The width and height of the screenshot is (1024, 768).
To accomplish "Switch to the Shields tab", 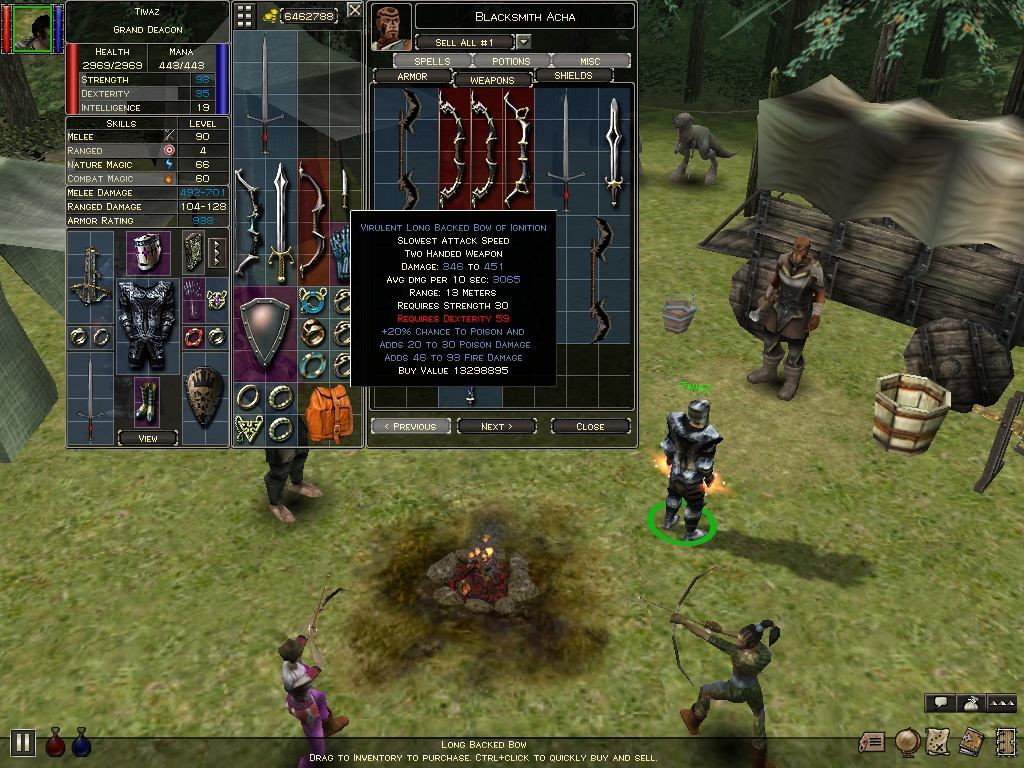I will (x=573, y=76).
